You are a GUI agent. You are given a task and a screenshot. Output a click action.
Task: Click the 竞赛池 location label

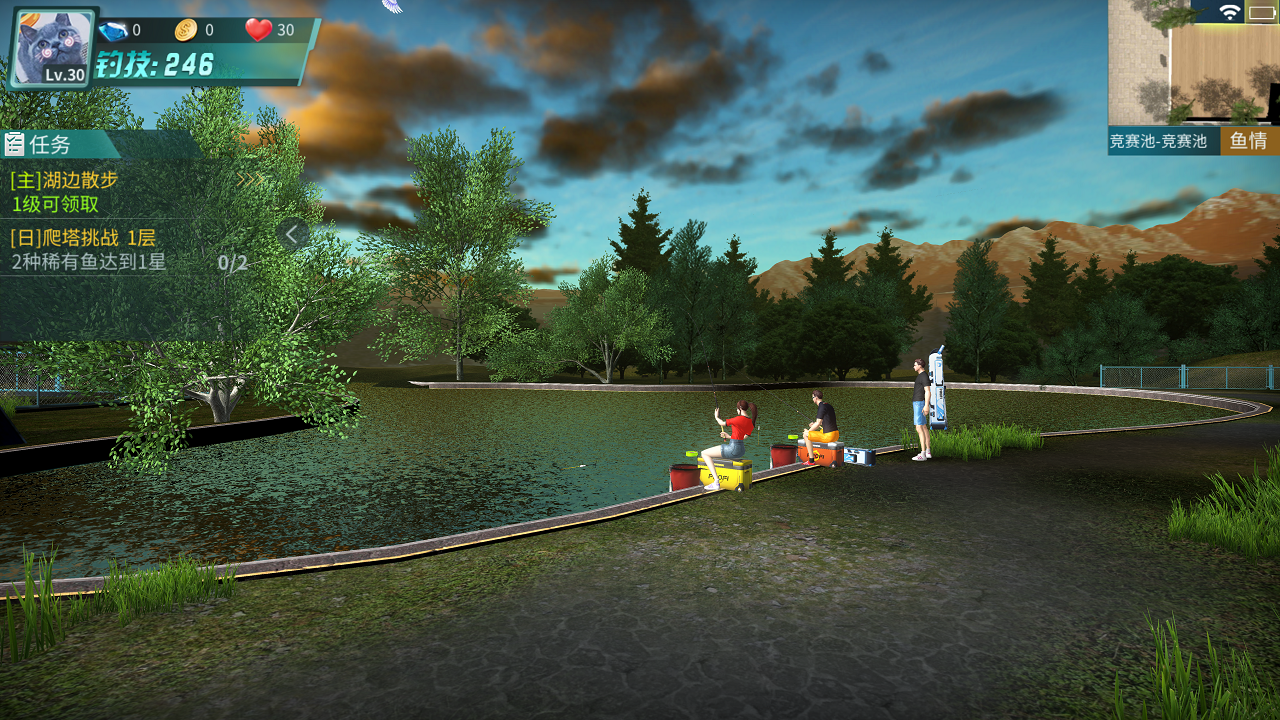(x=1163, y=142)
